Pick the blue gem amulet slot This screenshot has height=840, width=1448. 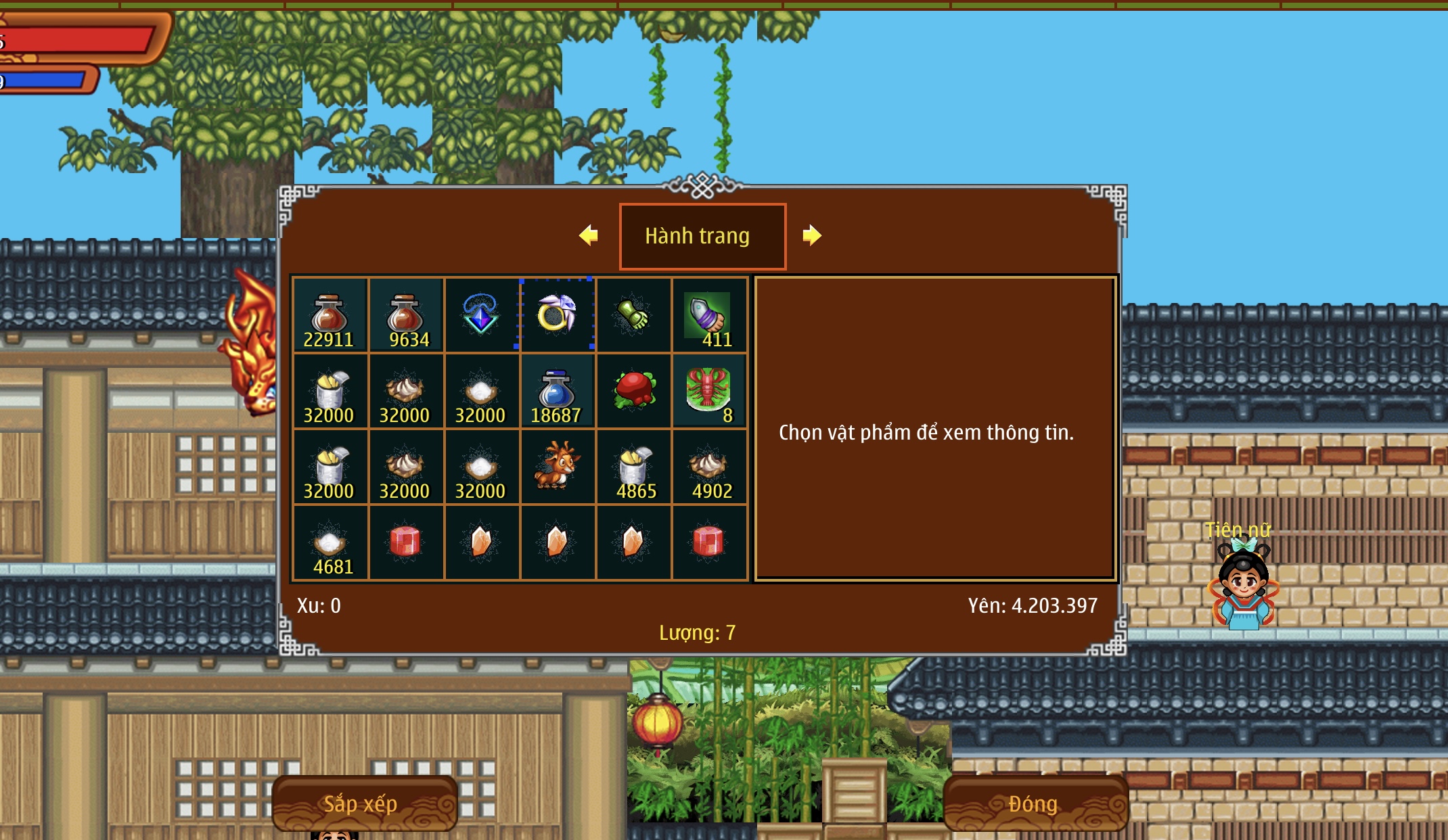tap(481, 316)
